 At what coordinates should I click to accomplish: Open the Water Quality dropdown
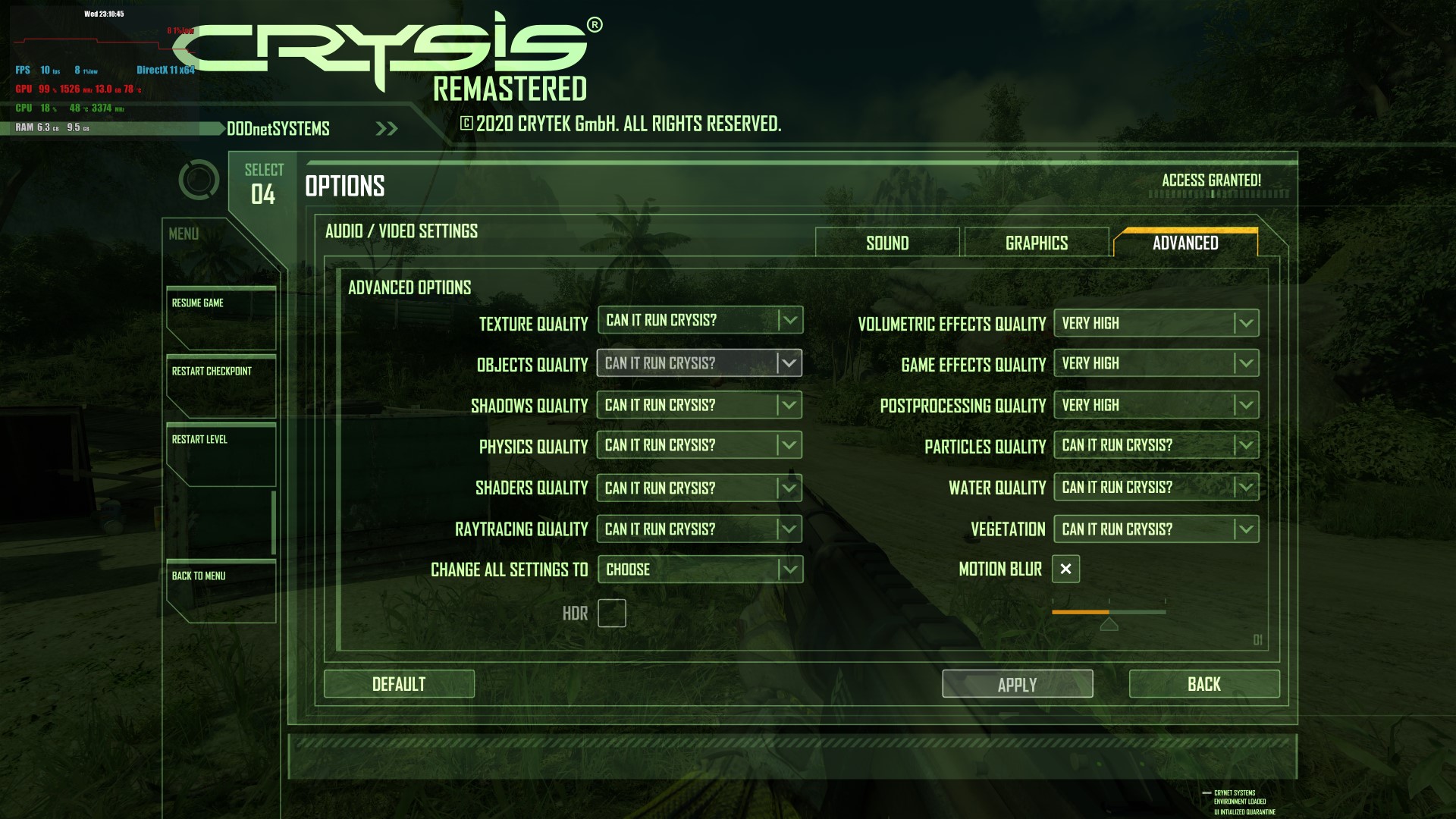coord(1156,487)
